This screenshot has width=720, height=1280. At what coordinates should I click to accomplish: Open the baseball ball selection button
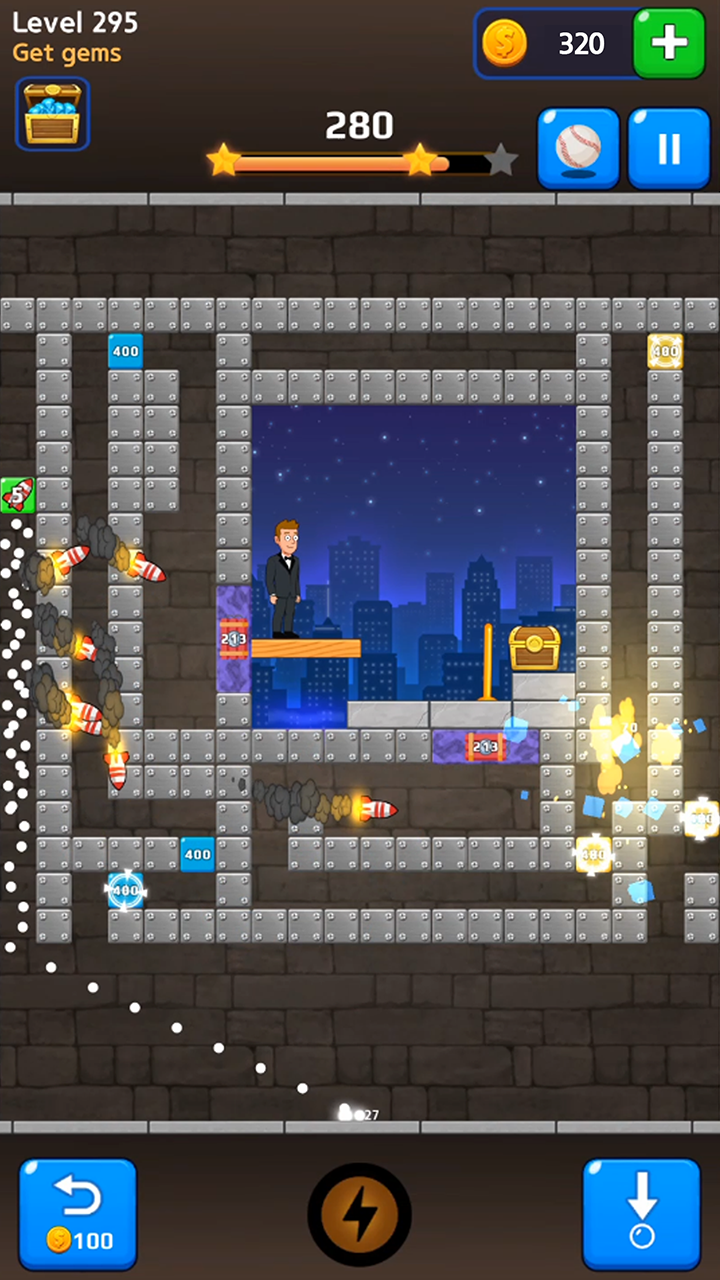point(578,148)
